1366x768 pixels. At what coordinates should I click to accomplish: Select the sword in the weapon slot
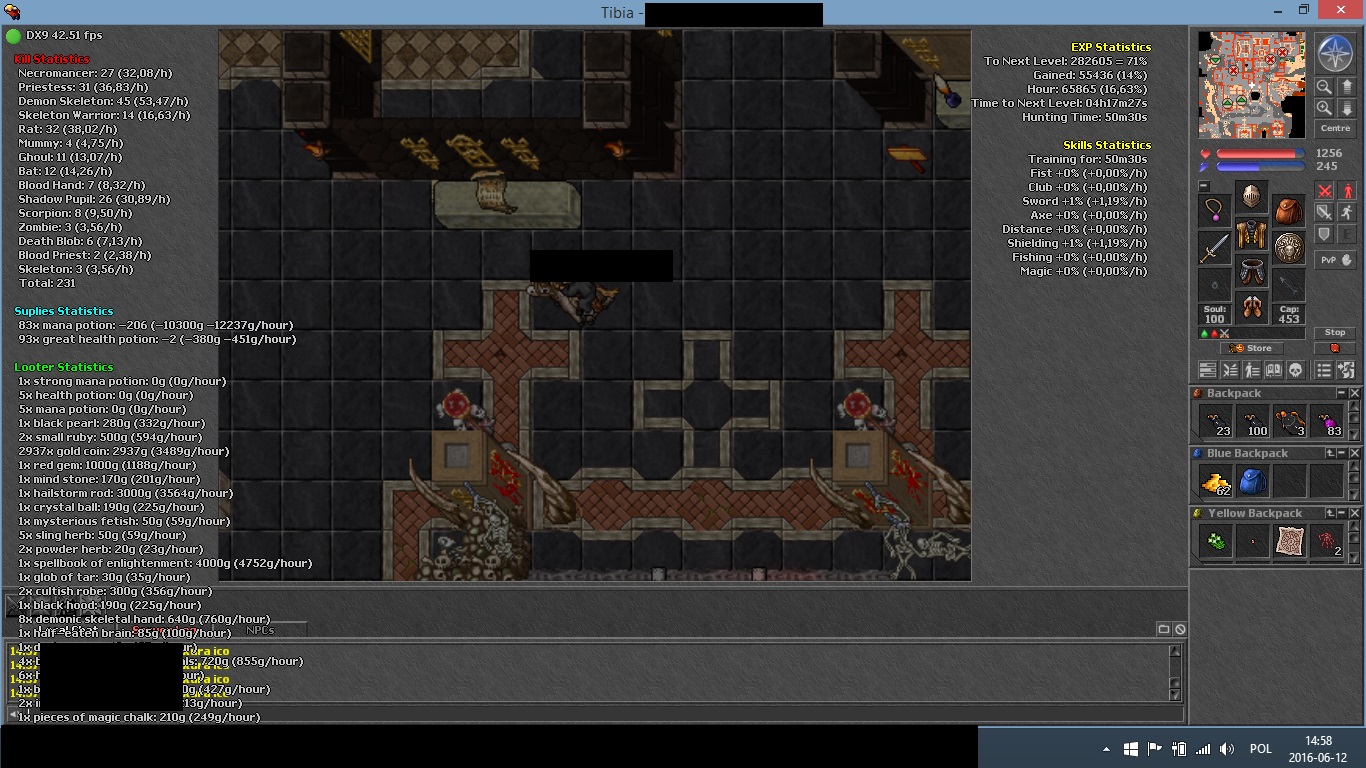point(1215,247)
